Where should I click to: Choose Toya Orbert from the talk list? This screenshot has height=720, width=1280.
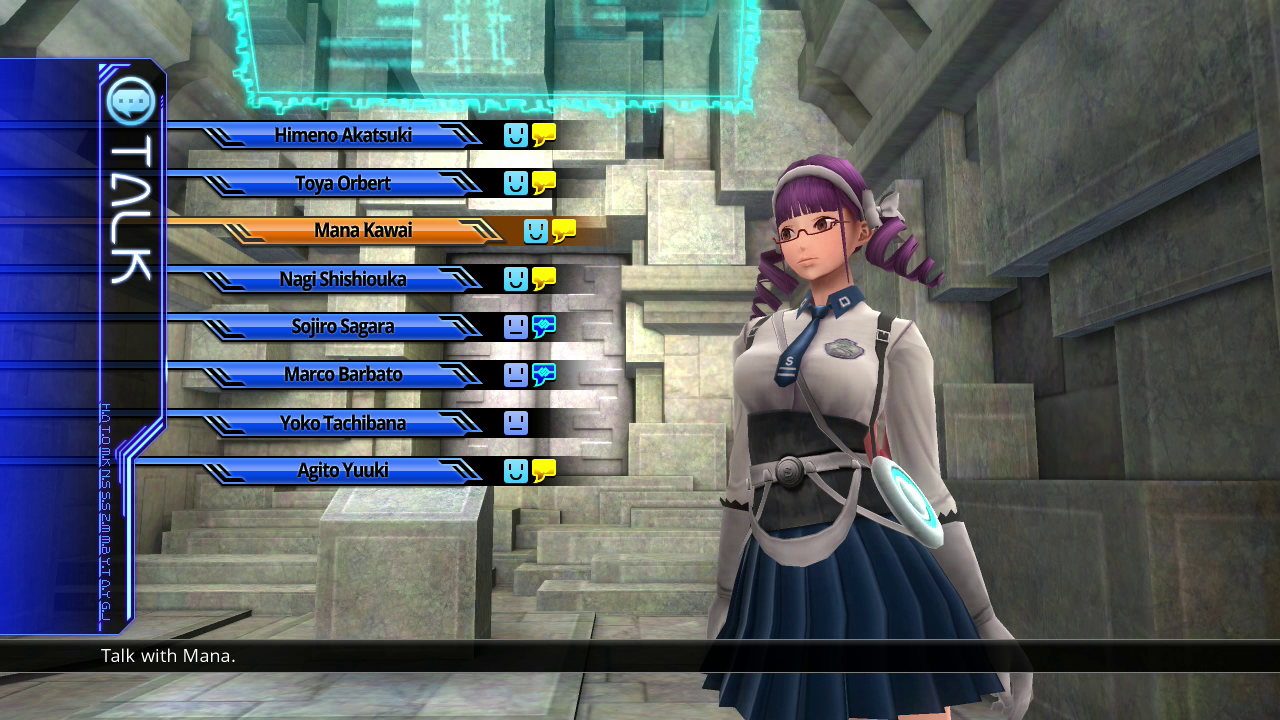tap(342, 183)
